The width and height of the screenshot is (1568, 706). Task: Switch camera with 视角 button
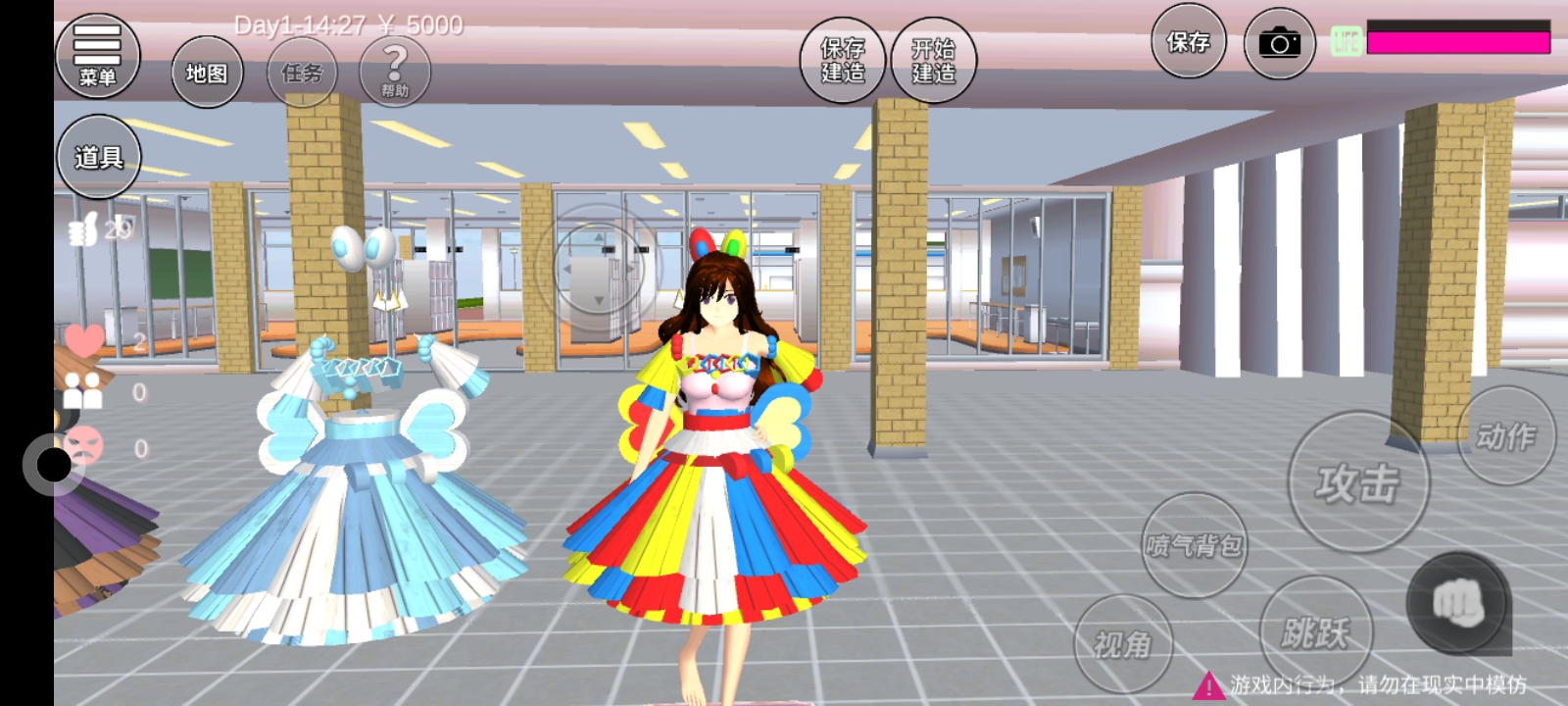(1123, 643)
